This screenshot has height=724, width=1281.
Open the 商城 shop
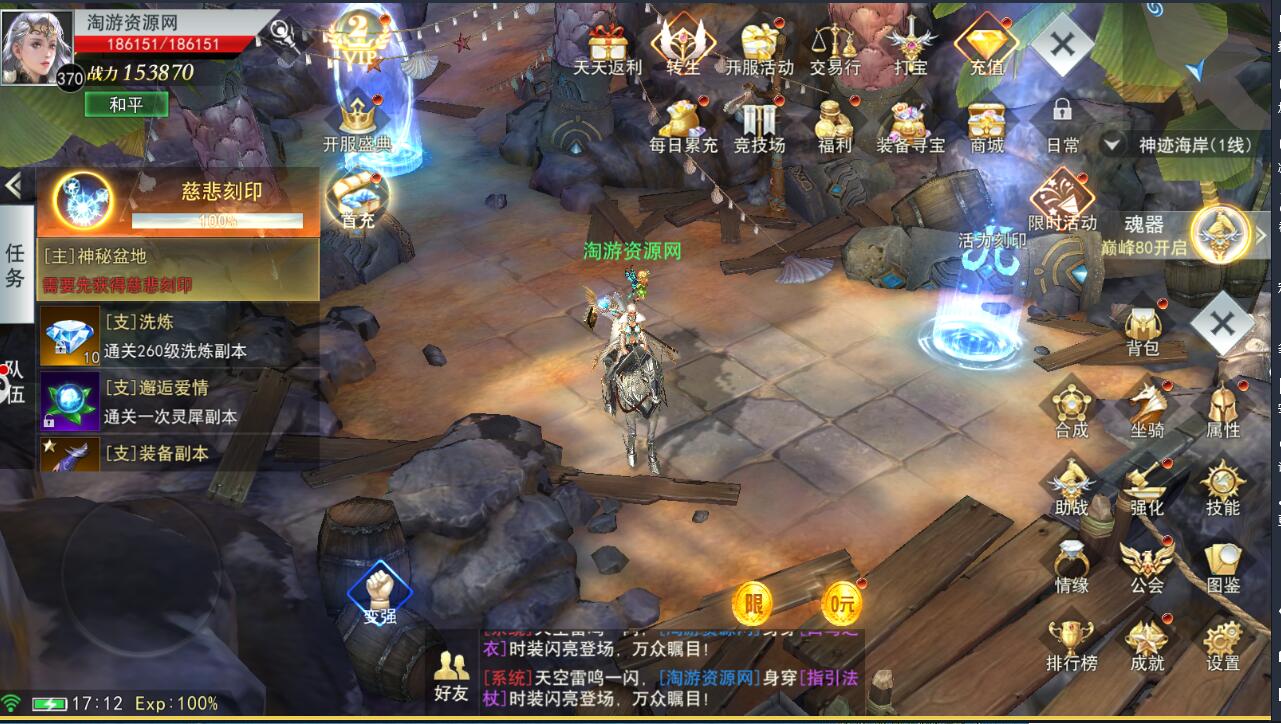986,125
